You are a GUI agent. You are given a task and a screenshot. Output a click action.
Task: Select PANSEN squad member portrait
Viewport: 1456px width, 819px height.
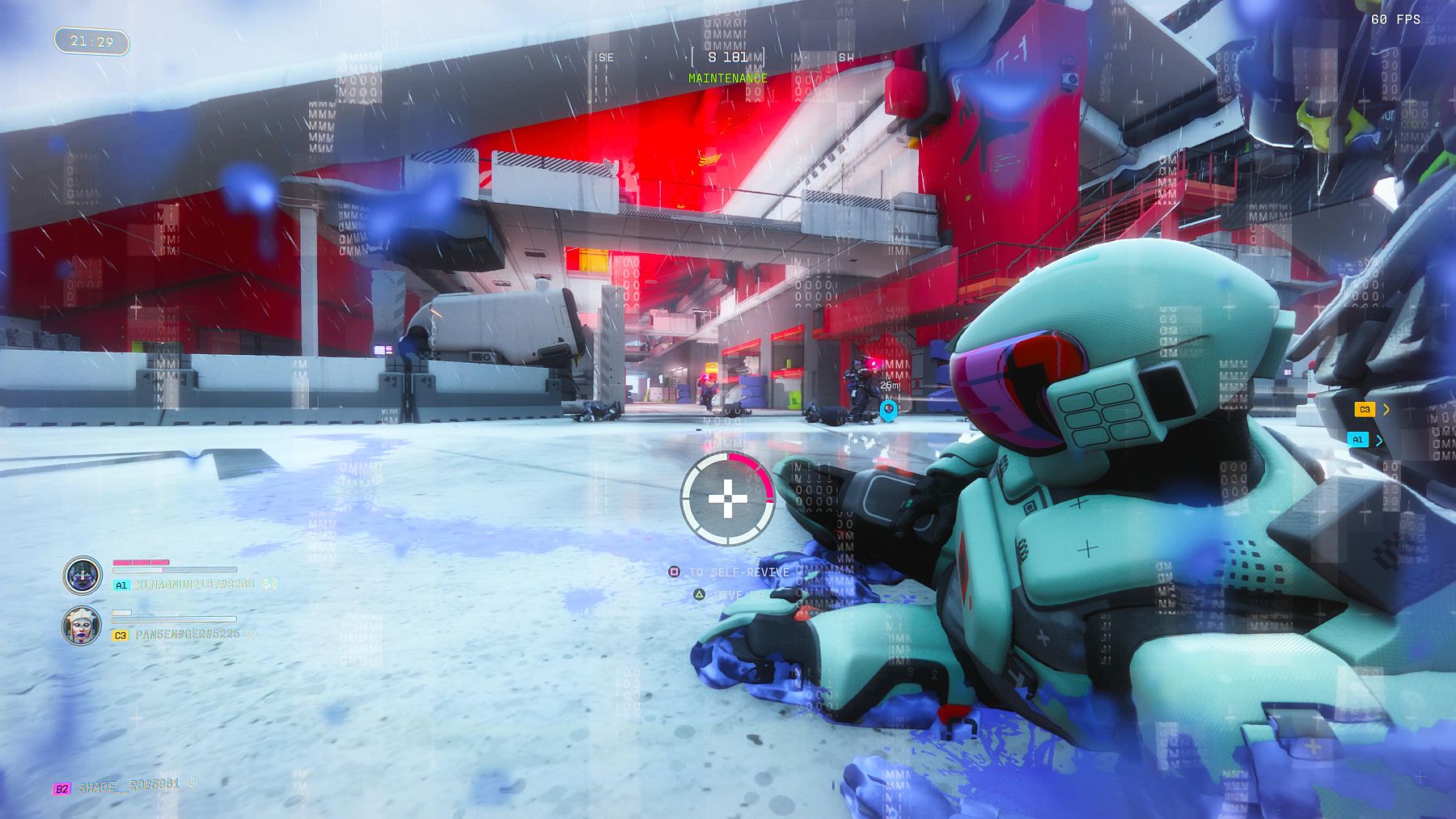pos(82,626)
